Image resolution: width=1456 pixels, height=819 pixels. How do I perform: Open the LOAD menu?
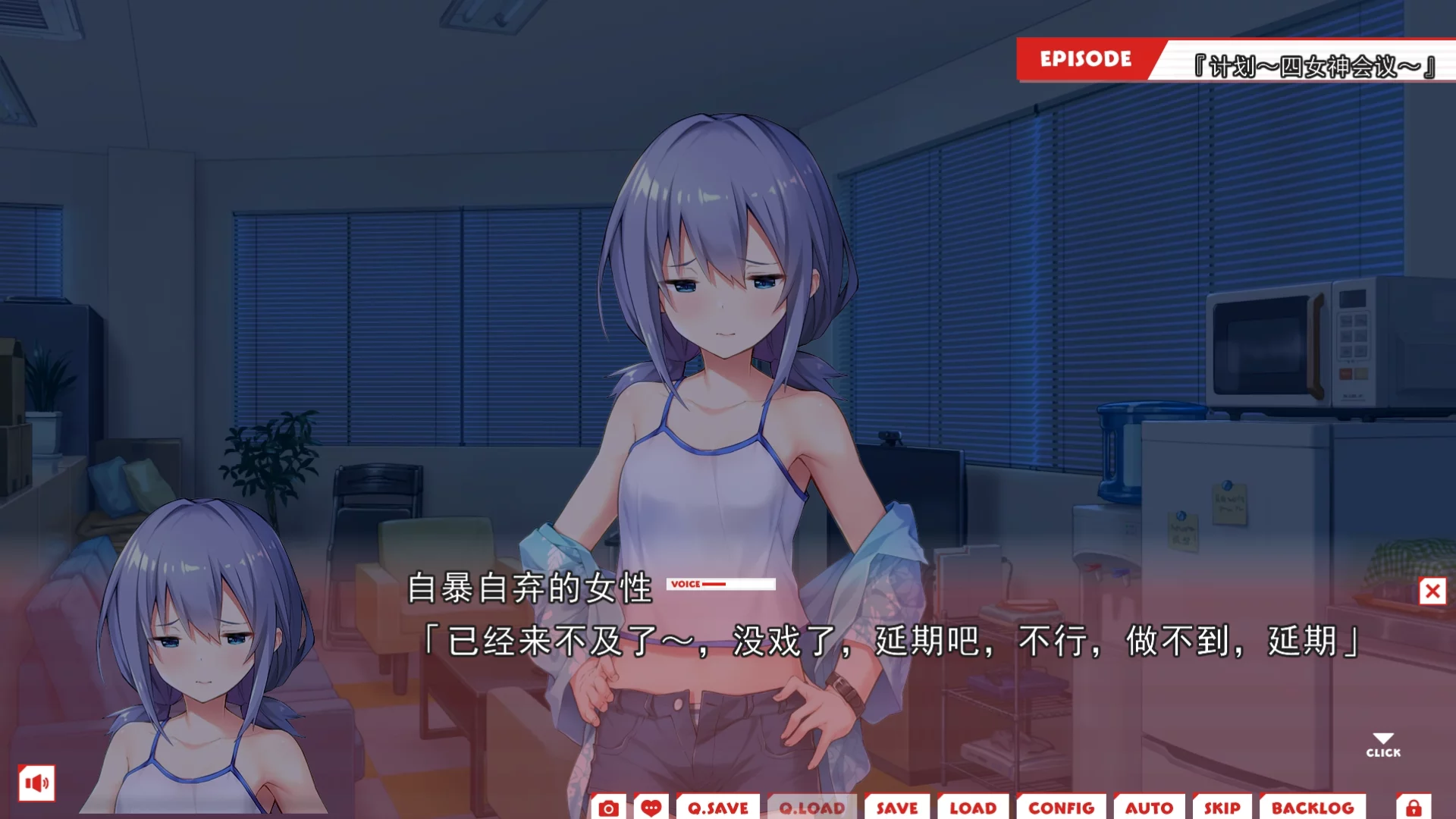(x=973, y=808)
